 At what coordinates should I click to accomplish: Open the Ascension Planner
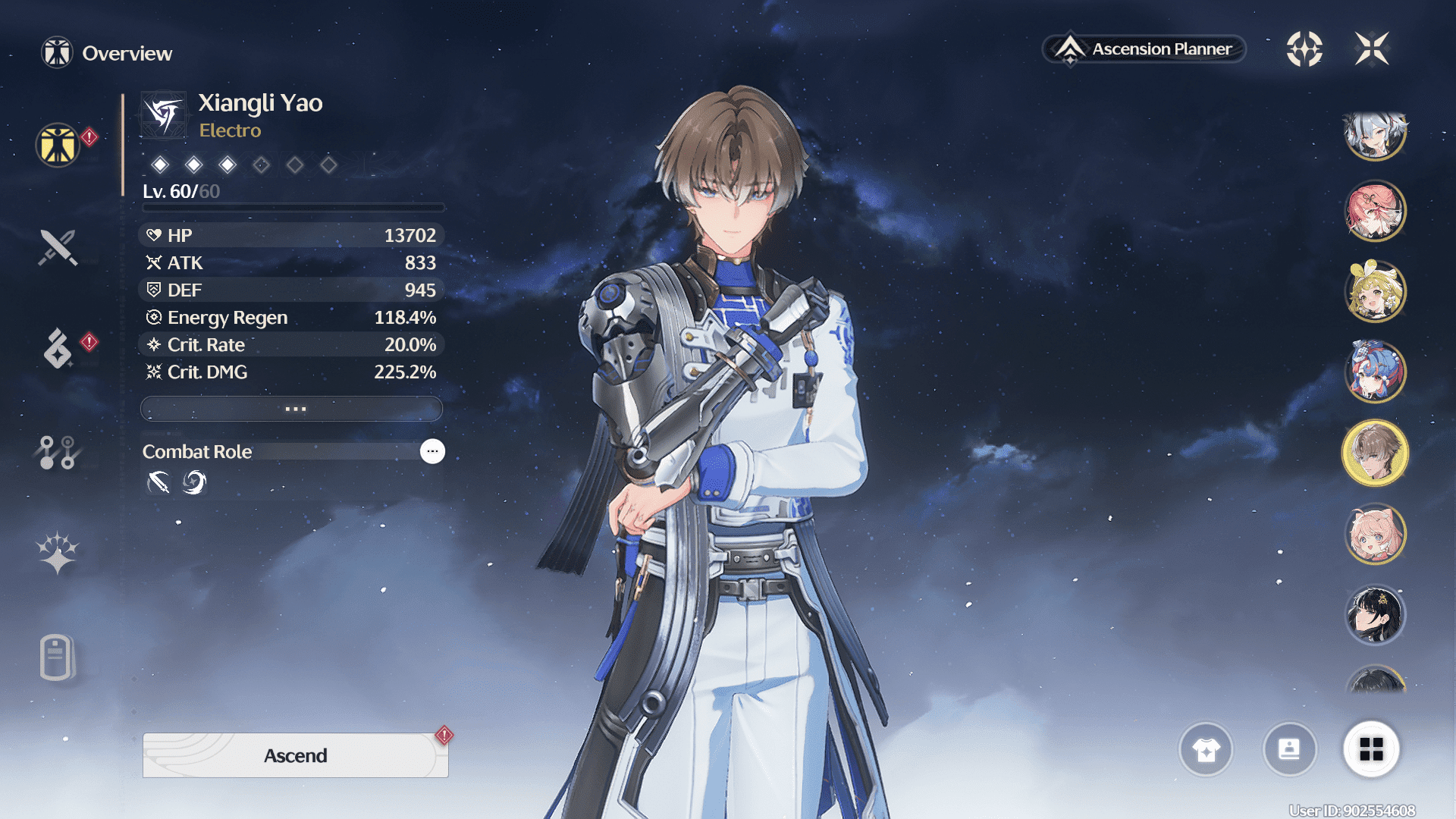(1144, 49)
